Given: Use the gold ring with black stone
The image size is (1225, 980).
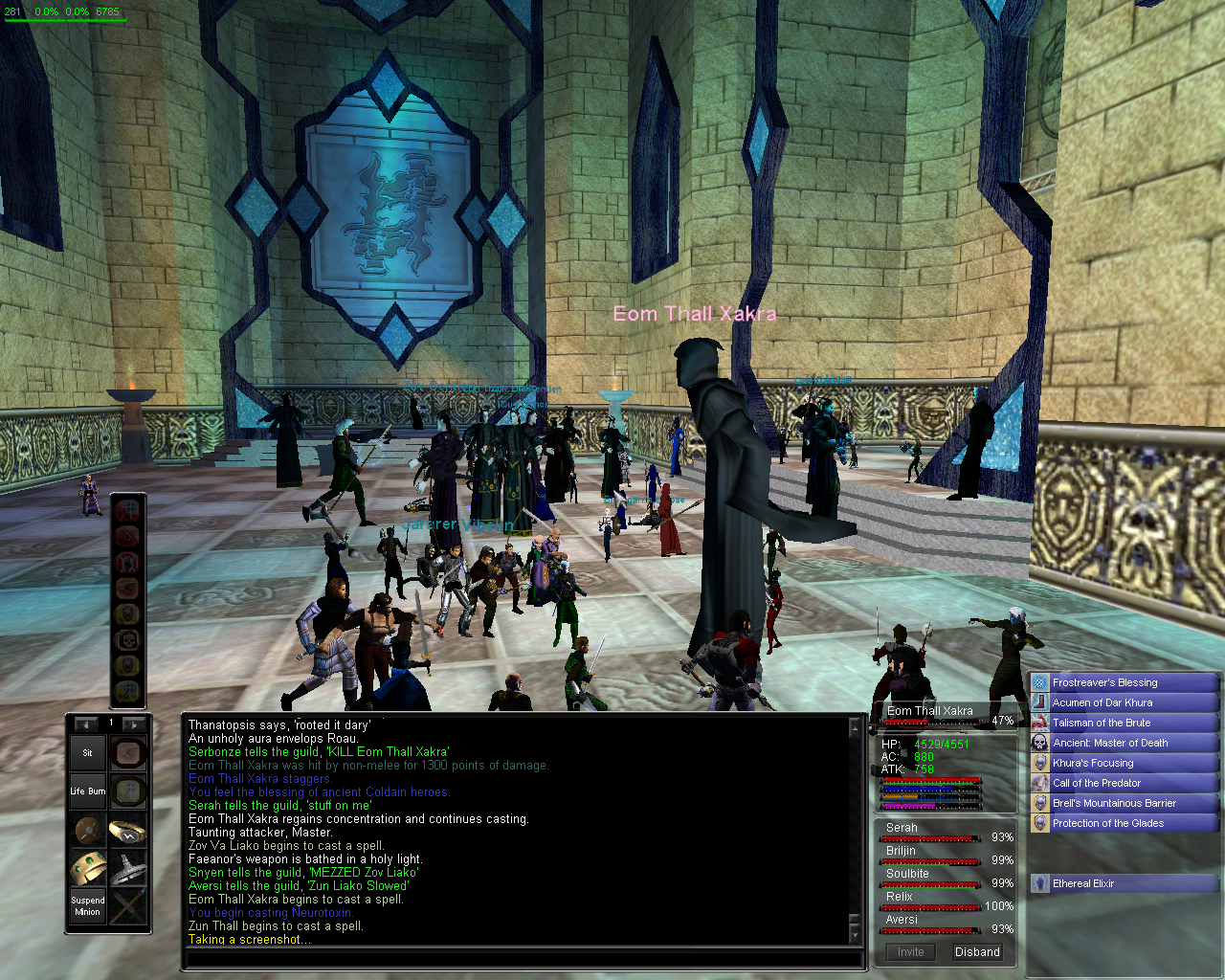Looking at the screenshot, I should (x=127, y=831).
